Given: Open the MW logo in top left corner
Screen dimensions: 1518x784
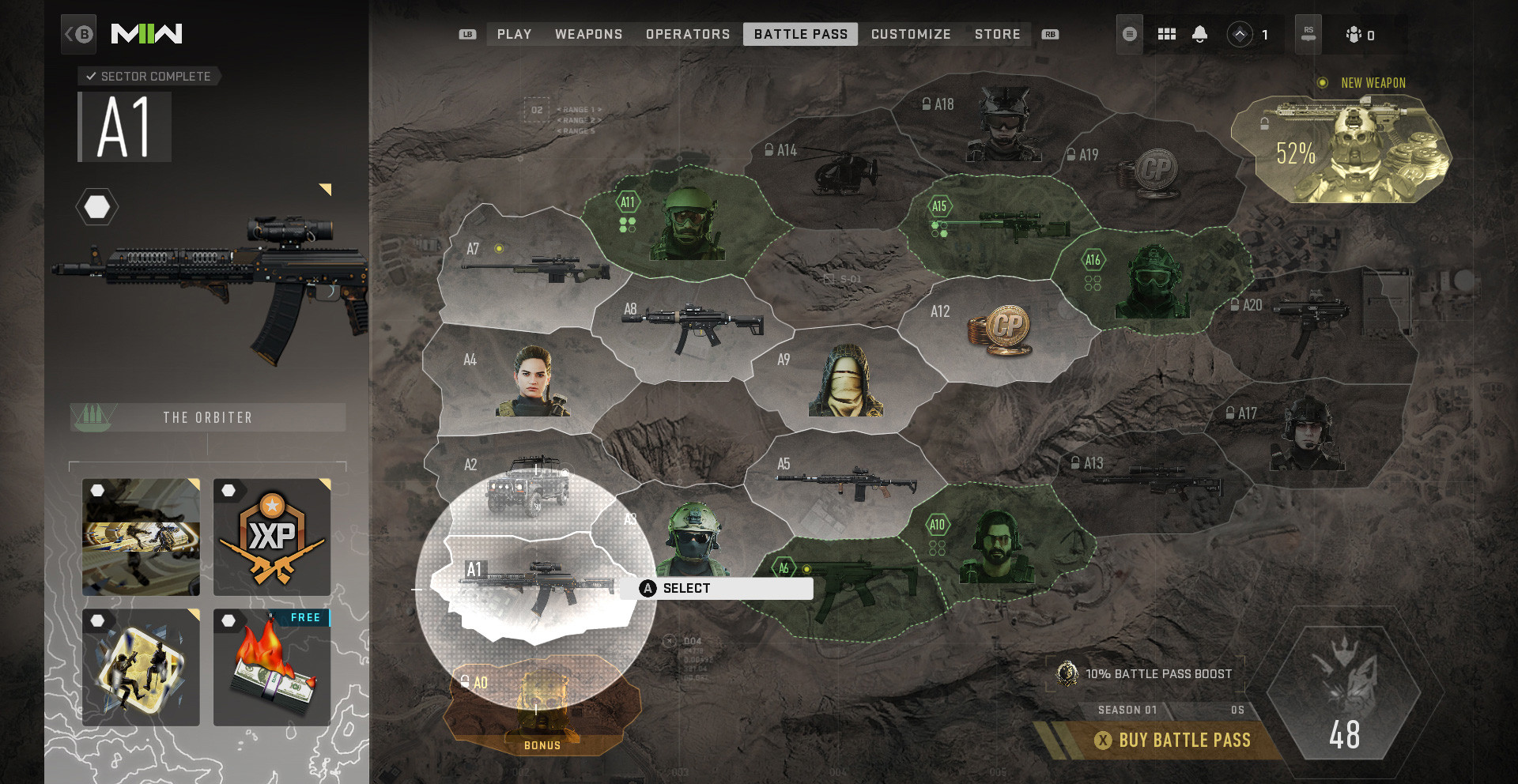Looking at the screenshot, I should (x=146, y=34).
